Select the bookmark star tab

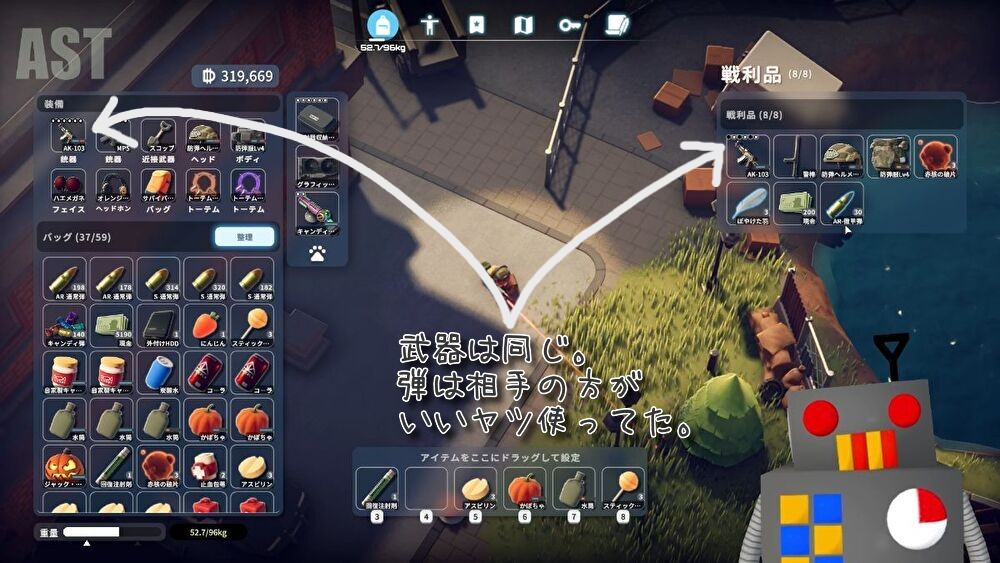[477, 25]
